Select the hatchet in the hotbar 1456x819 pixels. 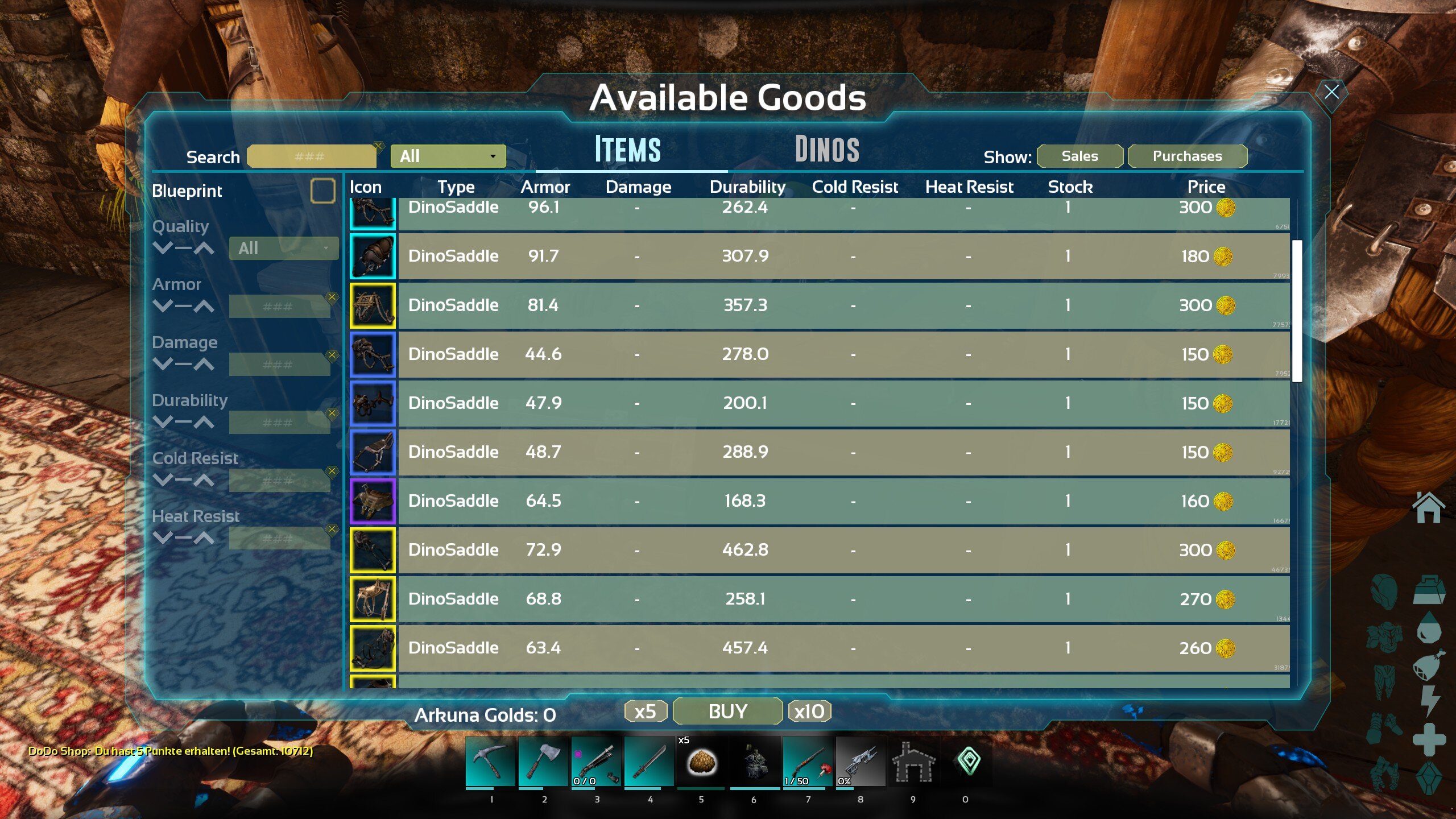pyautogui.click(x=543, y=762)
